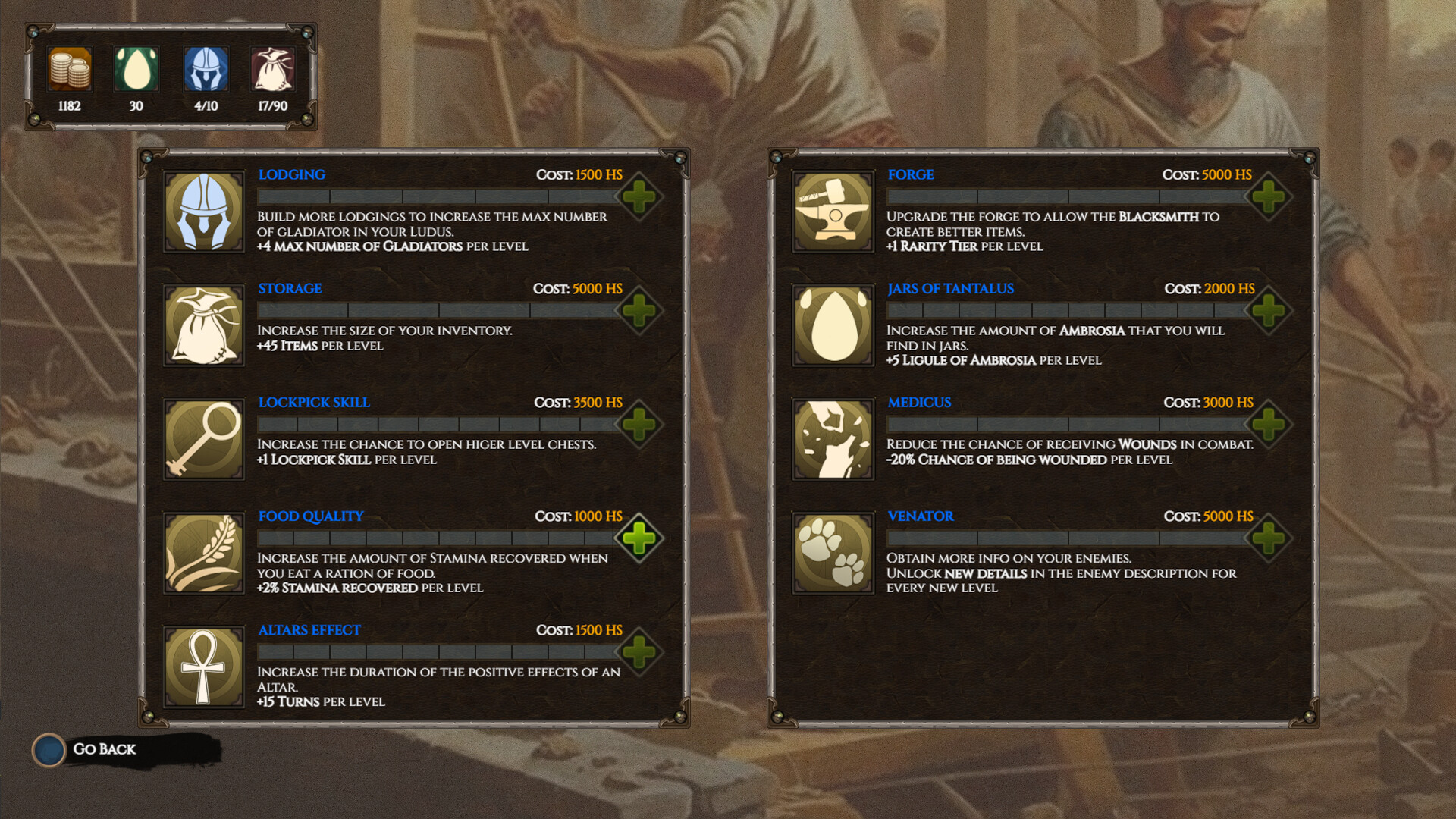Select the Venator paw print icon
The width and height of the screenshot is (1456, 819).
coord(833,553)
